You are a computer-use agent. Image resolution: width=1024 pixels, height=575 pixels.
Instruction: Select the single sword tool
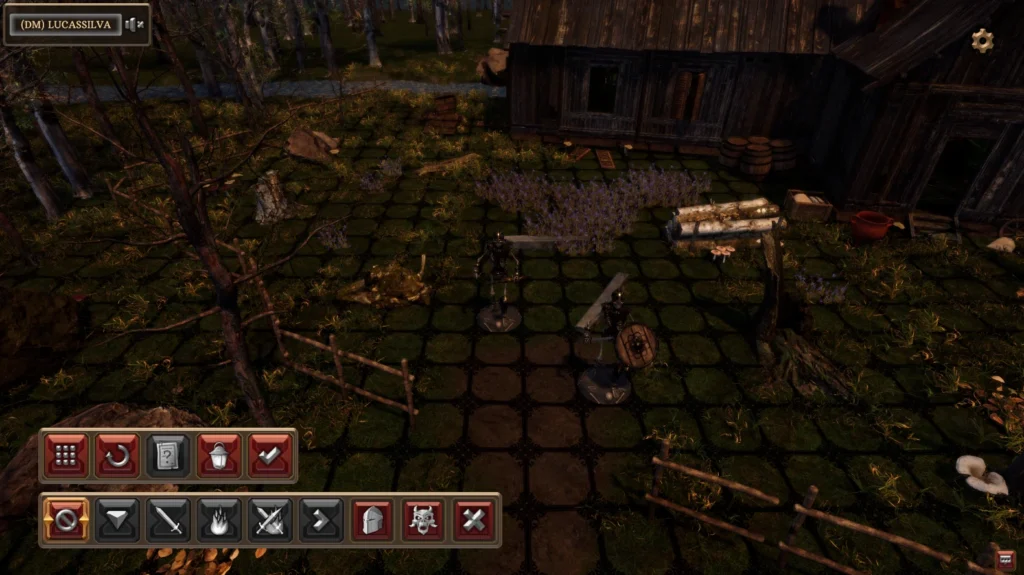point(168,520)
